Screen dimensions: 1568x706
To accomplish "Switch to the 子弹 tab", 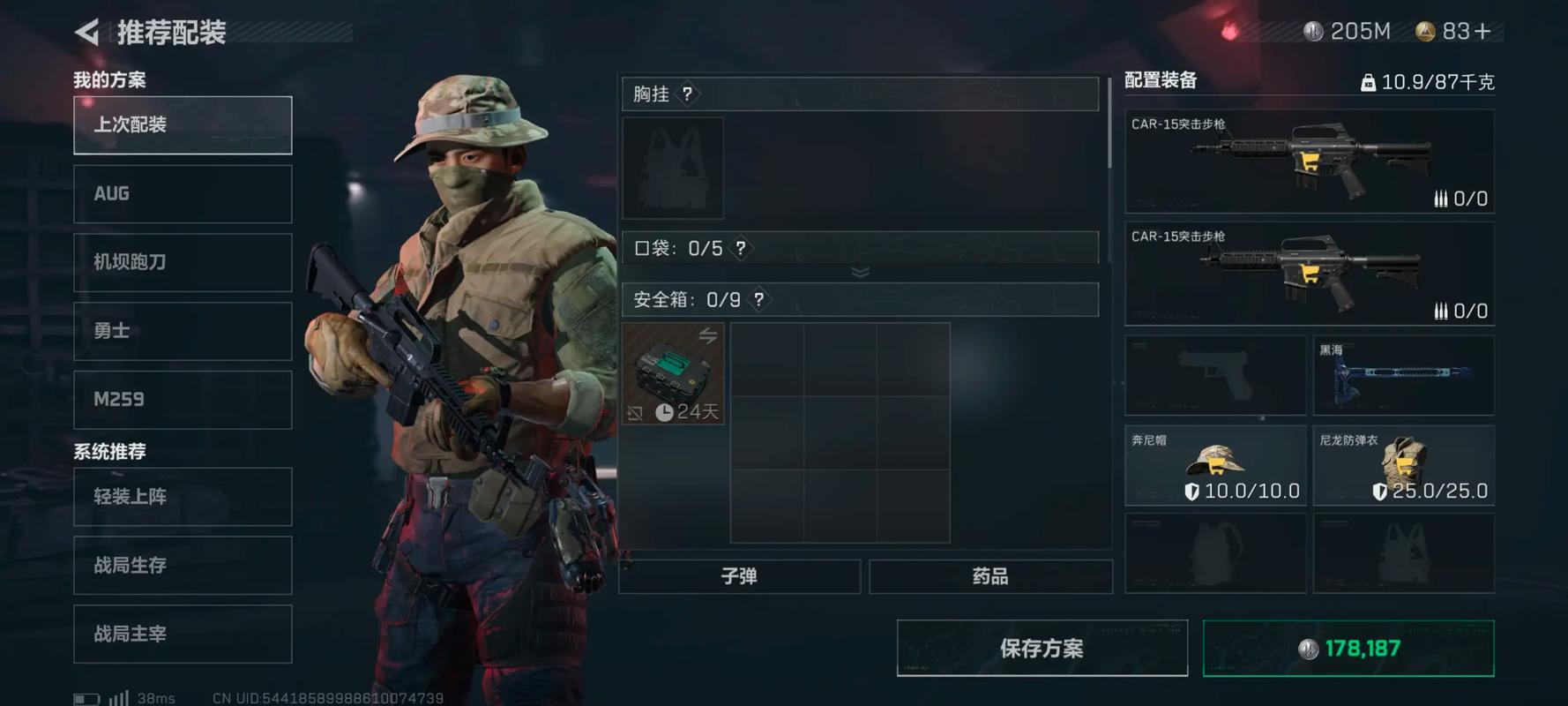I will 741,576.
